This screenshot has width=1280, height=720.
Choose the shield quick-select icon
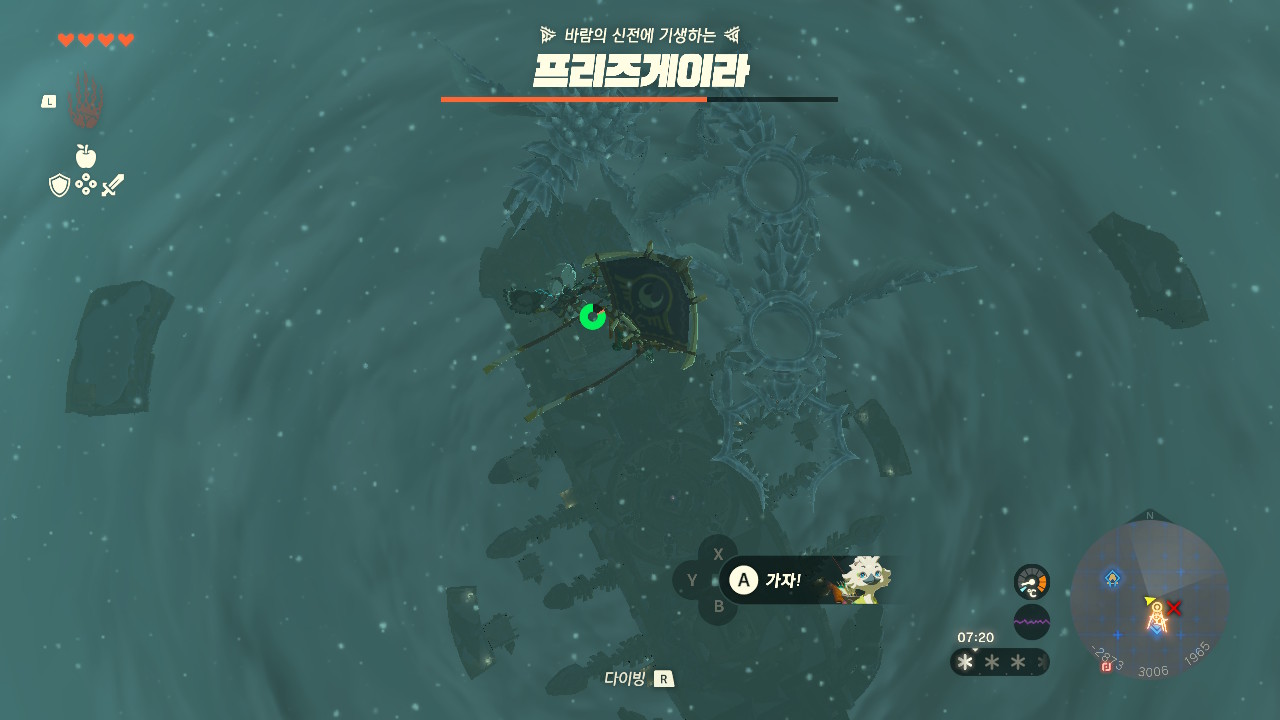[60, 185]
